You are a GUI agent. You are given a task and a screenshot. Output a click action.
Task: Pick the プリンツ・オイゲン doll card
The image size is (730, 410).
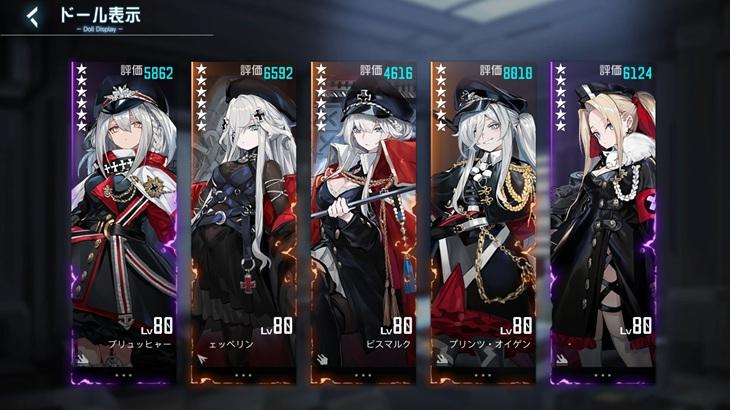tap(482, 220)
